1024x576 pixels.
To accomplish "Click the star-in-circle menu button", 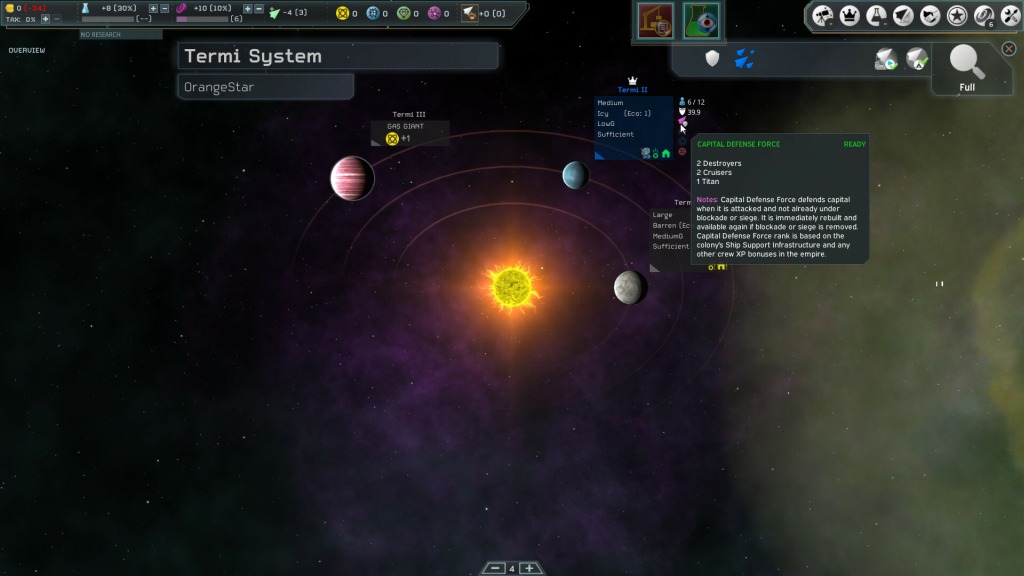I will click(x=957, y=15).
